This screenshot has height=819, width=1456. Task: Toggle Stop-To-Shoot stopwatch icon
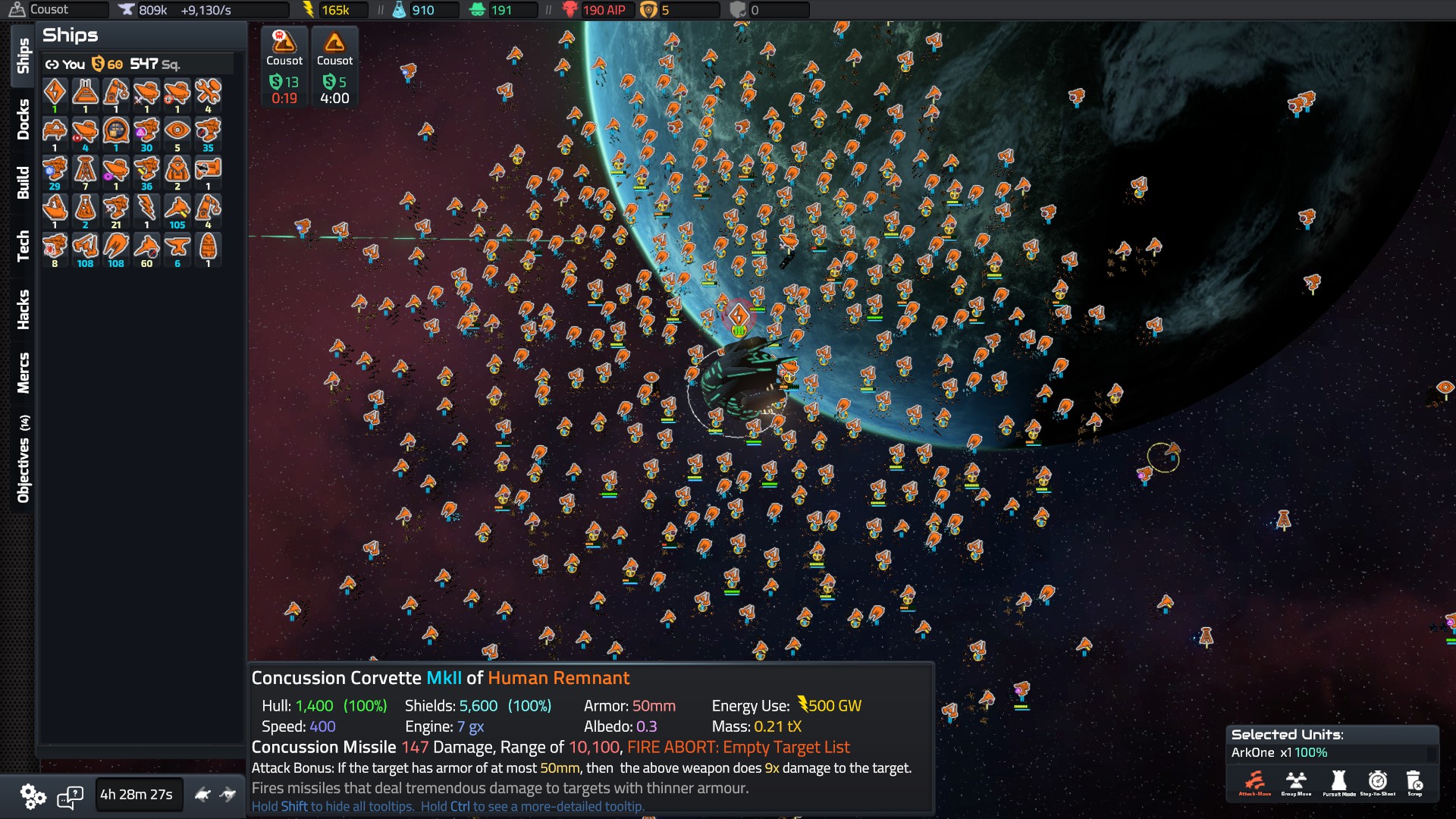pyautogui.click(x=1377, y=782)
